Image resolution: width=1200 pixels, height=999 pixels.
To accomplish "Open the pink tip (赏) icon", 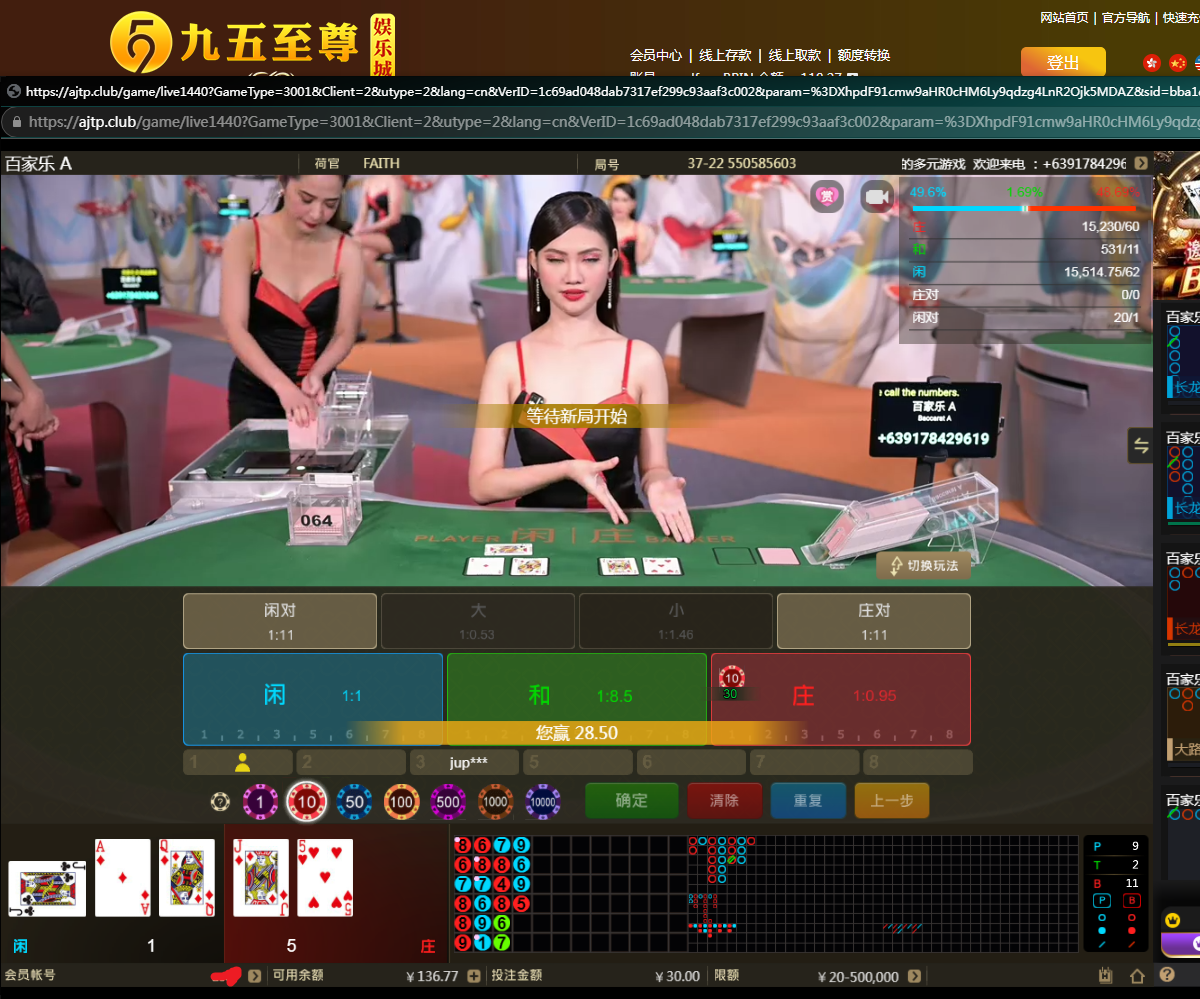I will click(827, 196).
